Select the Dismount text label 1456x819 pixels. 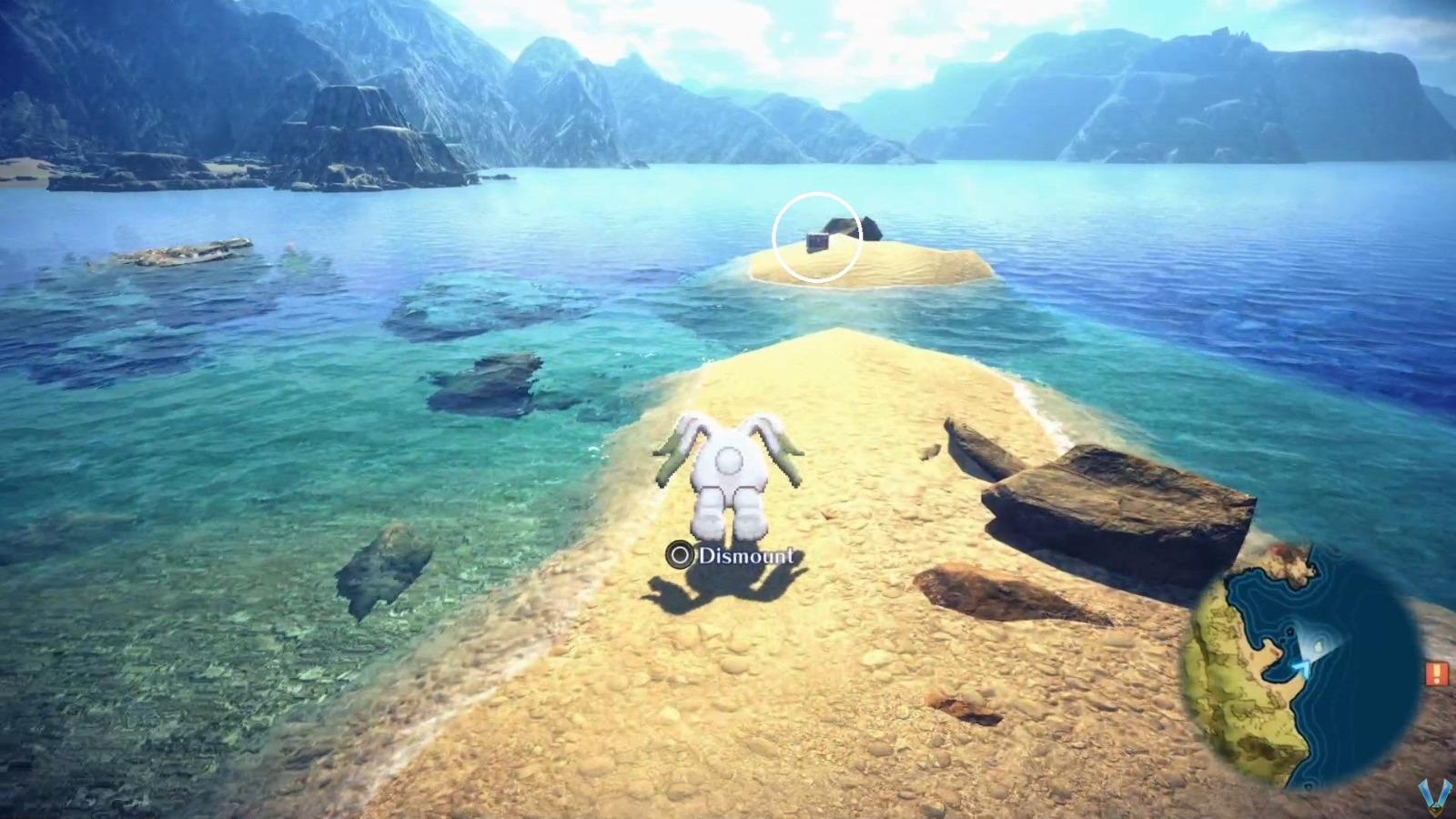[x=746, y=555]
